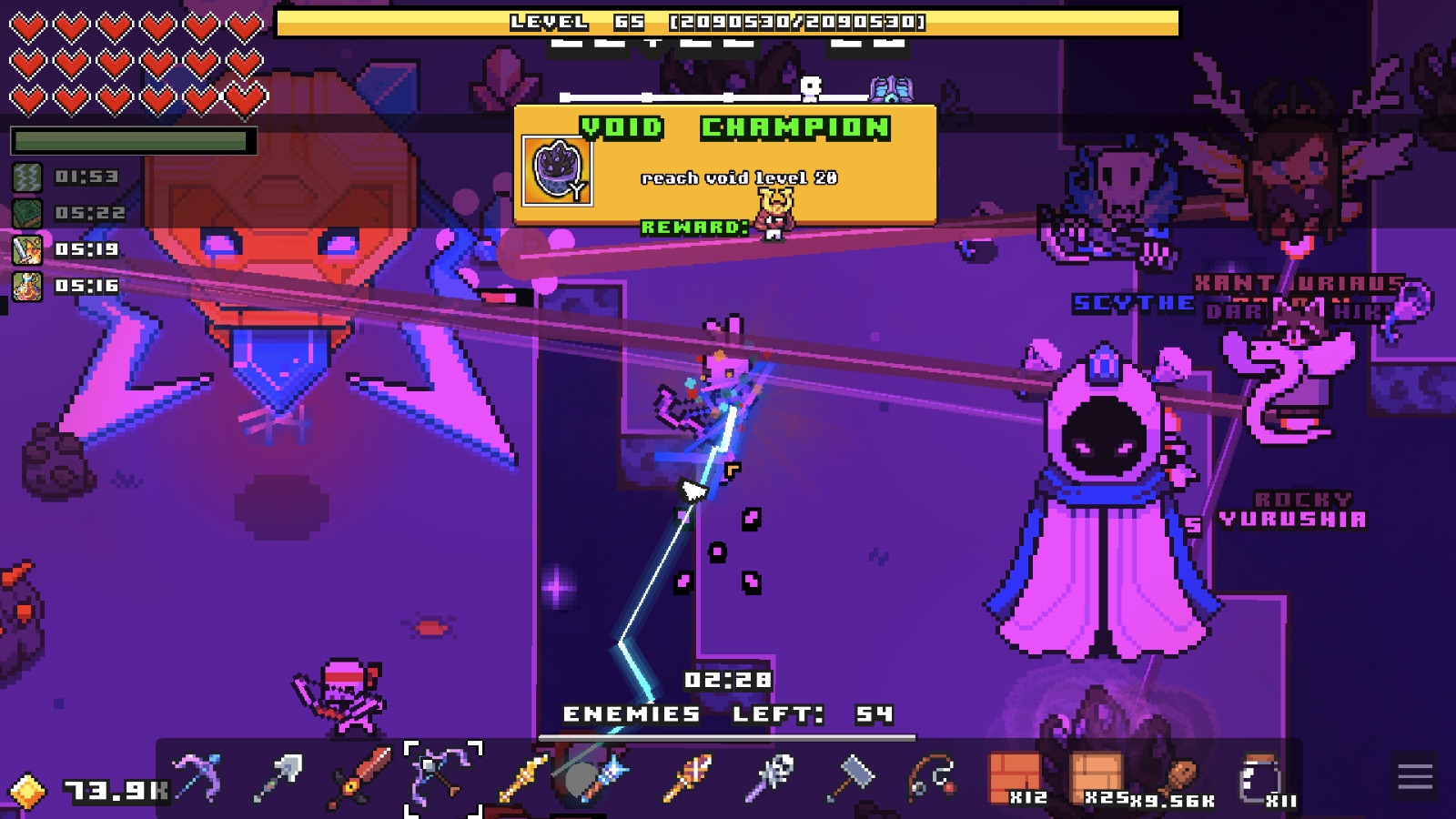Pick the blue crystal-tipped staff
This screenshot has height=819, width=1456.
coord(602,778)
